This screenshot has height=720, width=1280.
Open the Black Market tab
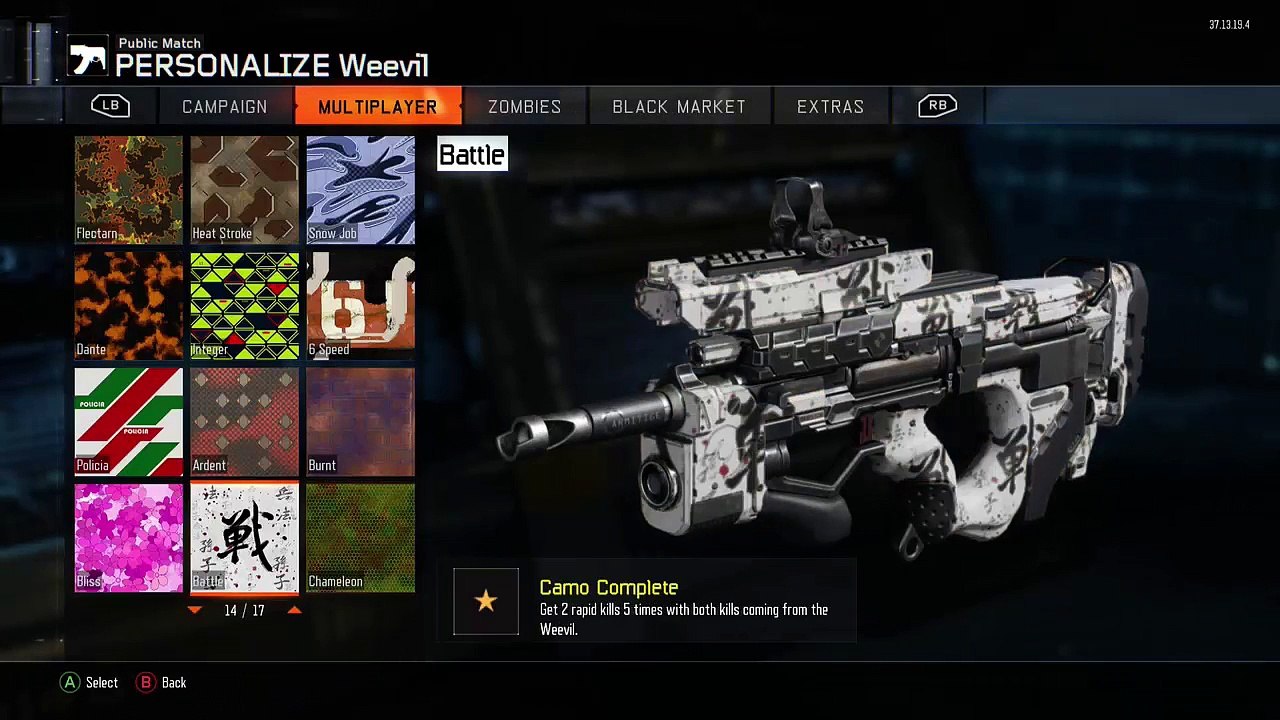679,107
